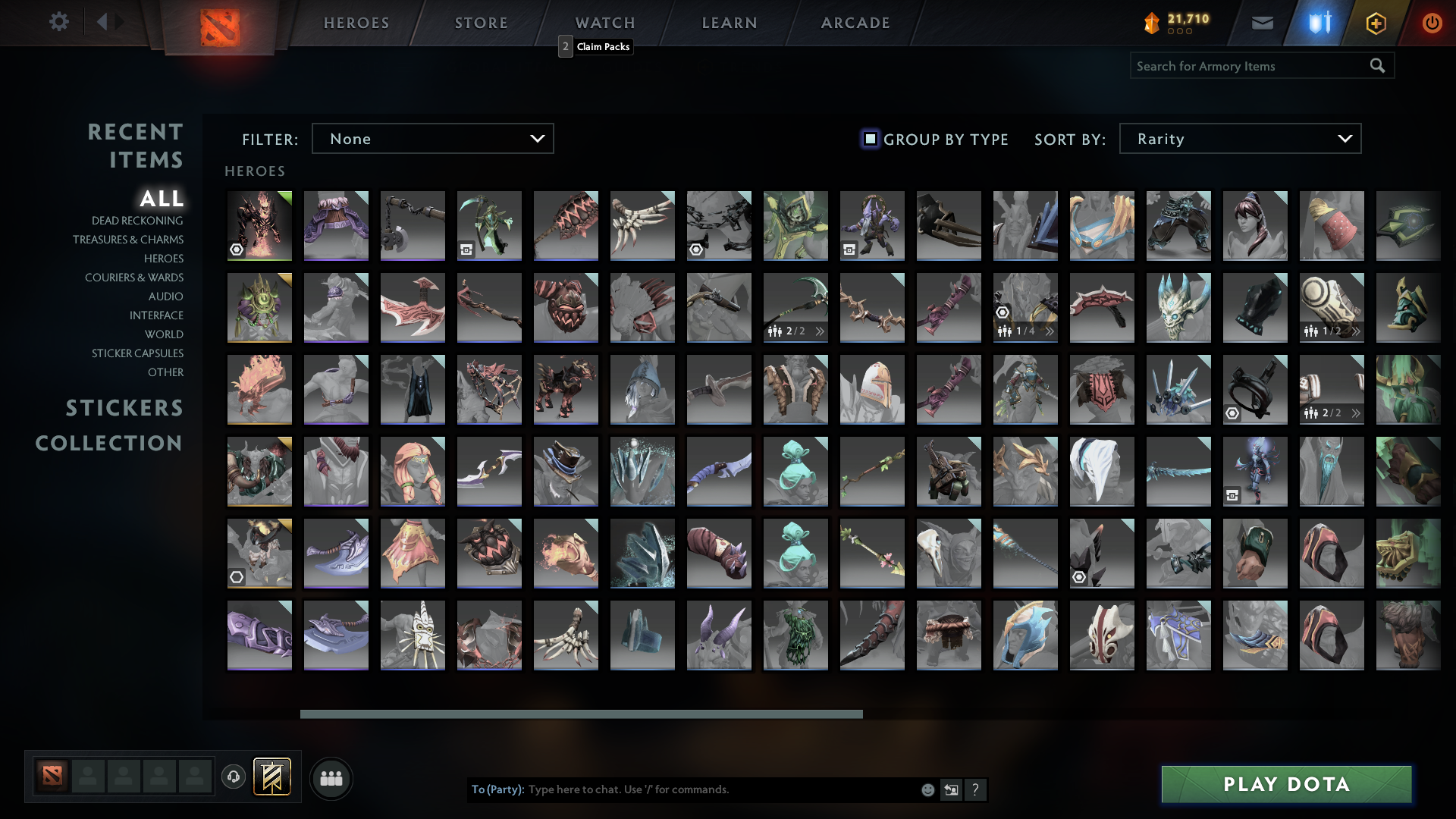
Task: Open the Filter dropdown showing None
Action: coord(432,139)
